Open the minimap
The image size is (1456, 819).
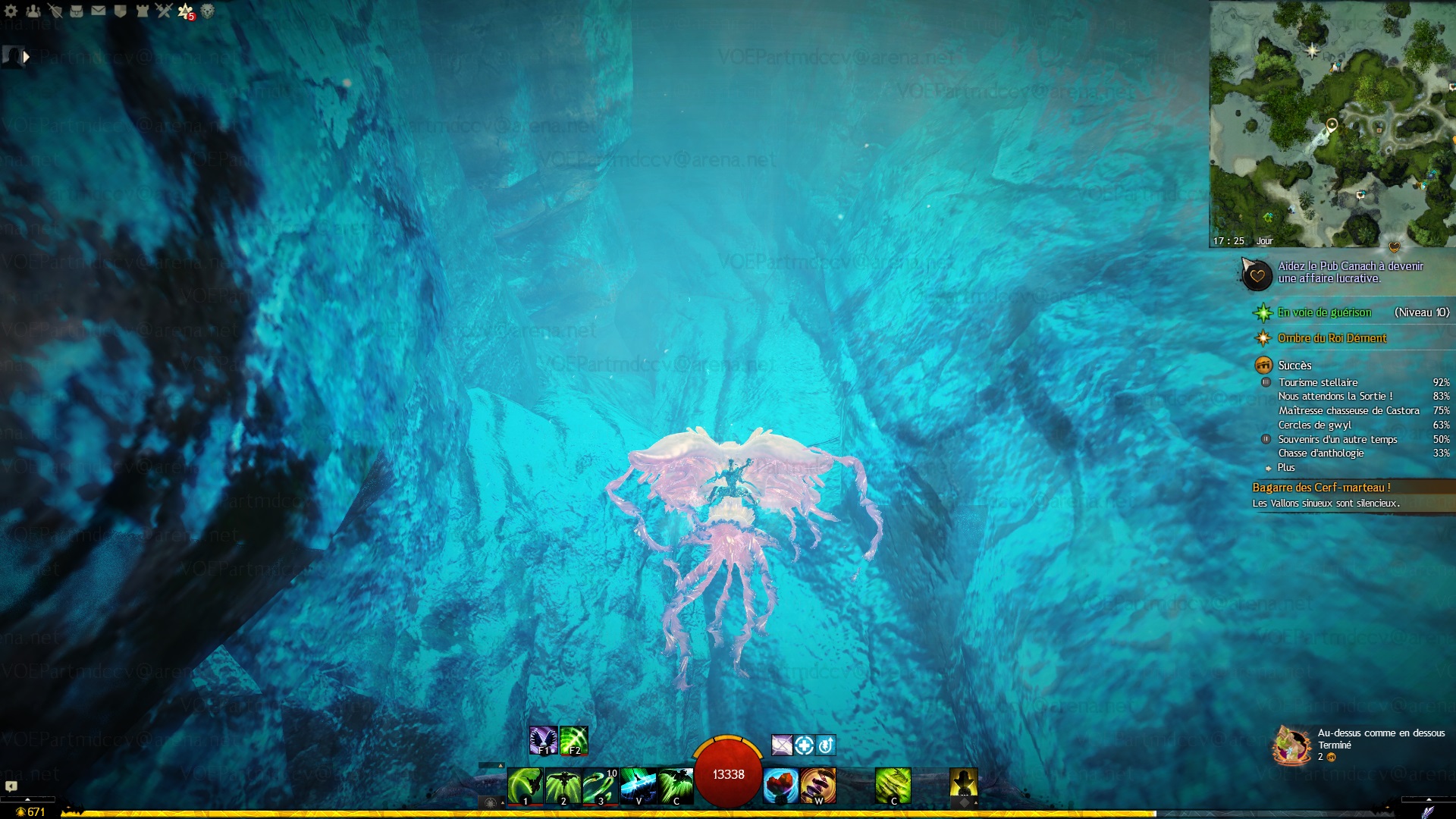[1332, 121]
